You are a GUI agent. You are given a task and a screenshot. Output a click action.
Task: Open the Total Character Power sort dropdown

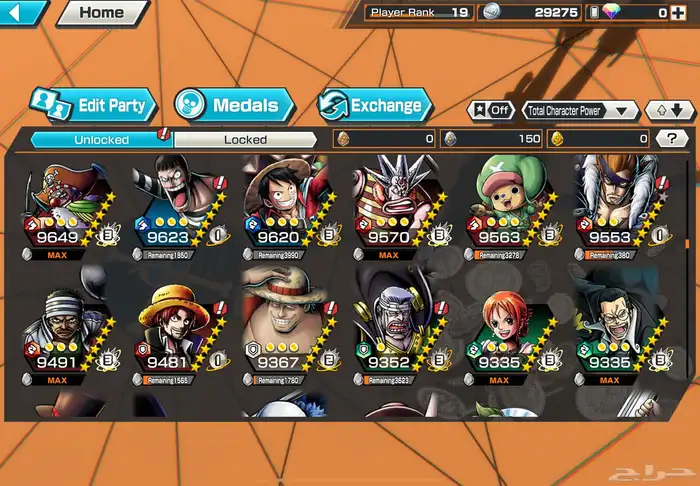coord(581,110)
